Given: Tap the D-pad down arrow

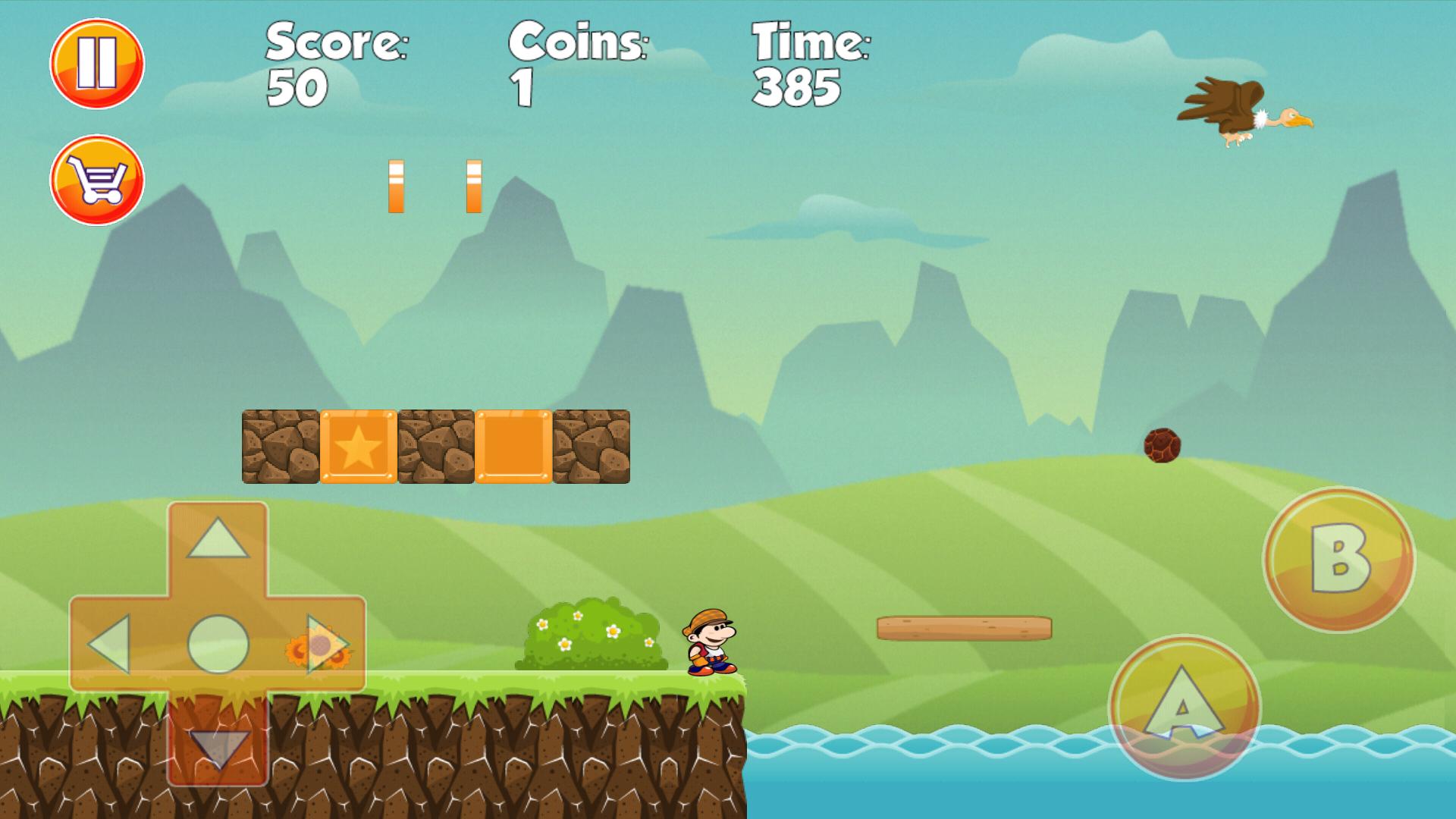Looking at the screenshot, I should pos(218,747).
